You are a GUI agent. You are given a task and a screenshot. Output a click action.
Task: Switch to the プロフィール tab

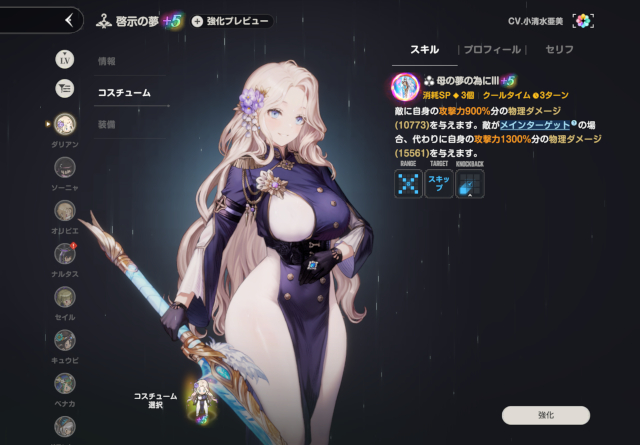[492, 49]
